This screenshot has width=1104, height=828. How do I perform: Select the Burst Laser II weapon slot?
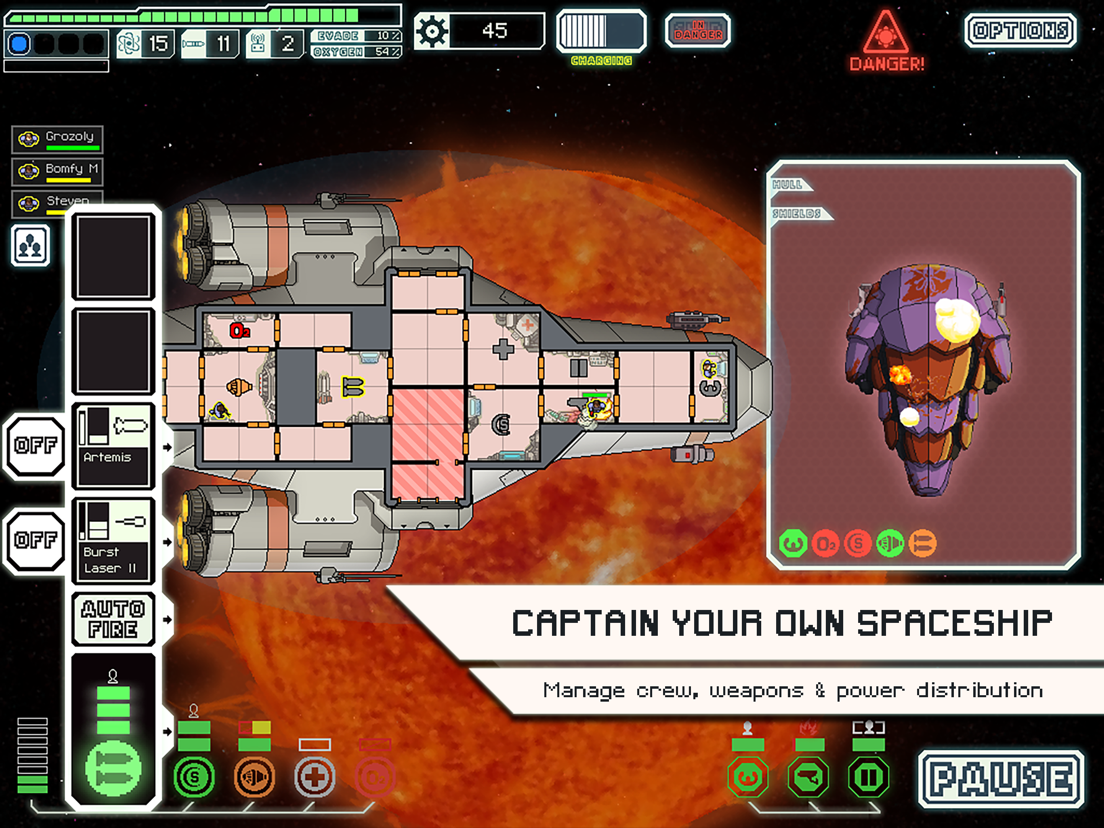coord(114,540)
